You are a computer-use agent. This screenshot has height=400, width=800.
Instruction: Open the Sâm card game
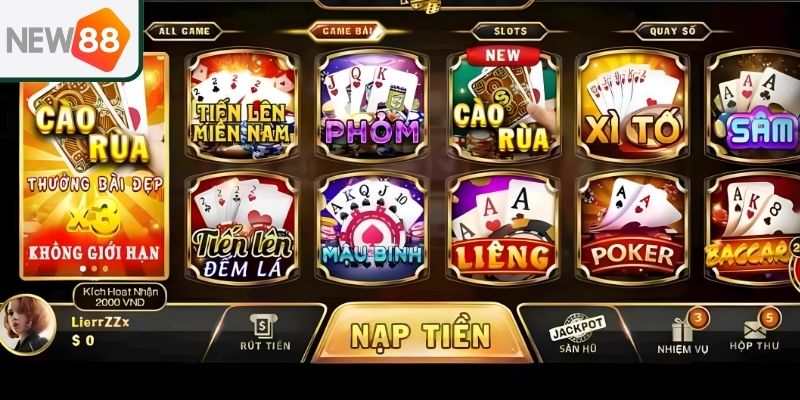click(755, 108)
